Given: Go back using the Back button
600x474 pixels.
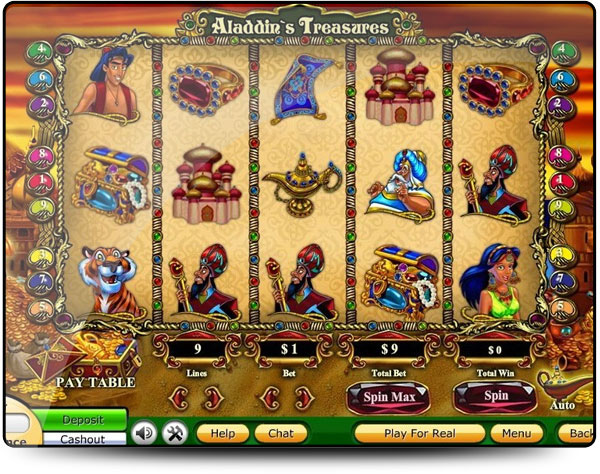Looking at the screenshot, I should point(579,433).
